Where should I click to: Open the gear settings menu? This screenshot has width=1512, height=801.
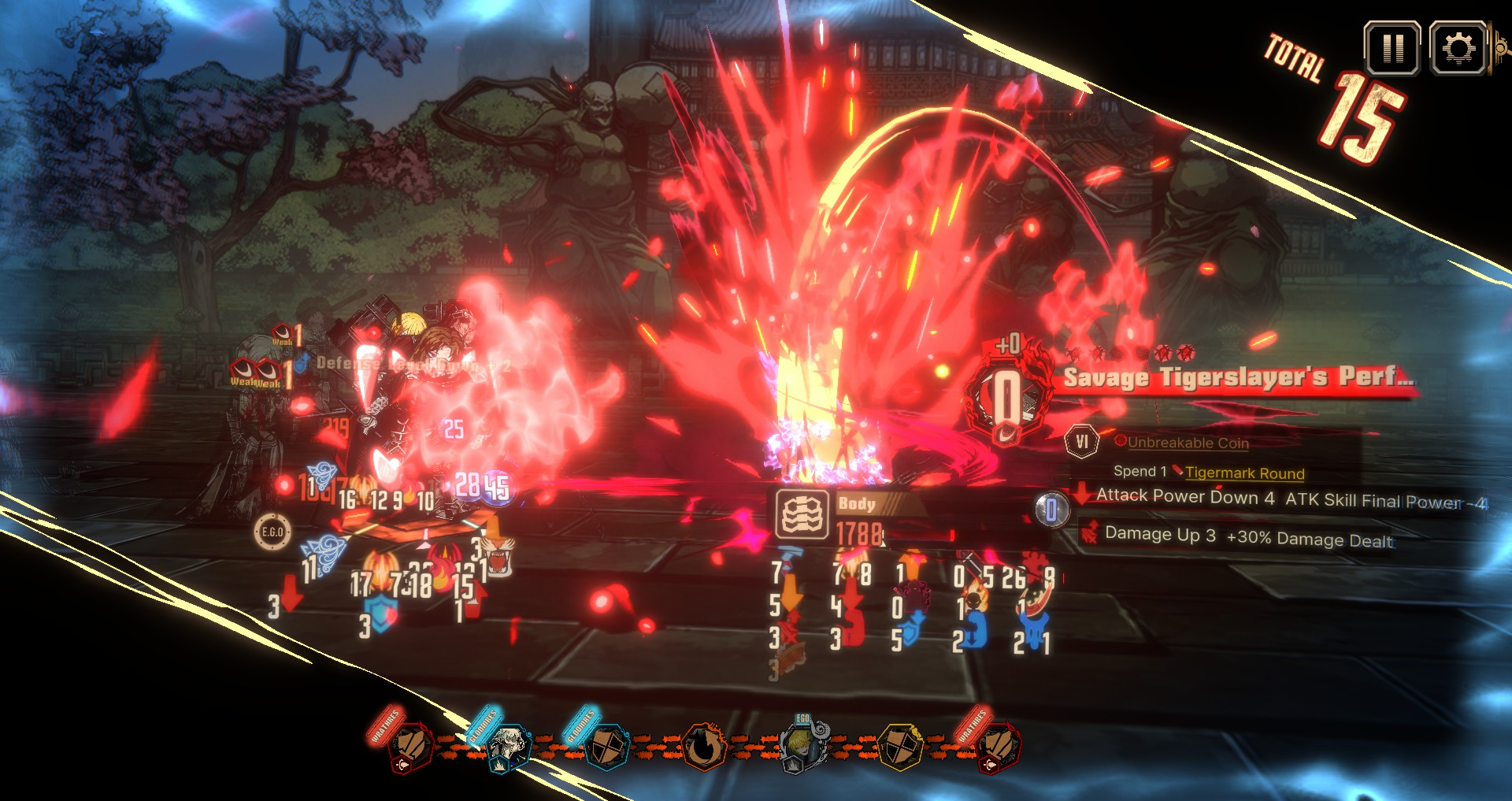coord(1458,49)
